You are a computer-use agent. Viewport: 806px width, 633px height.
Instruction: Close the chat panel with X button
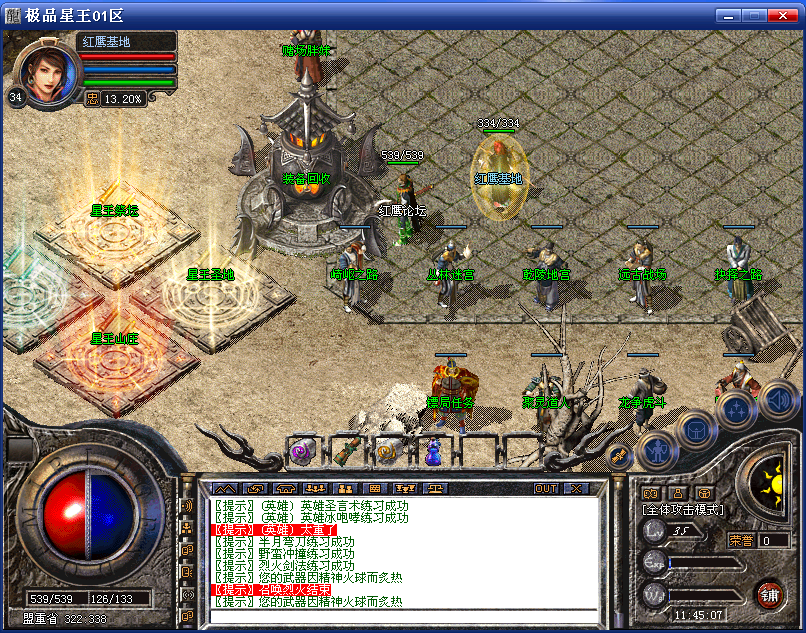[x=575, y=488]
